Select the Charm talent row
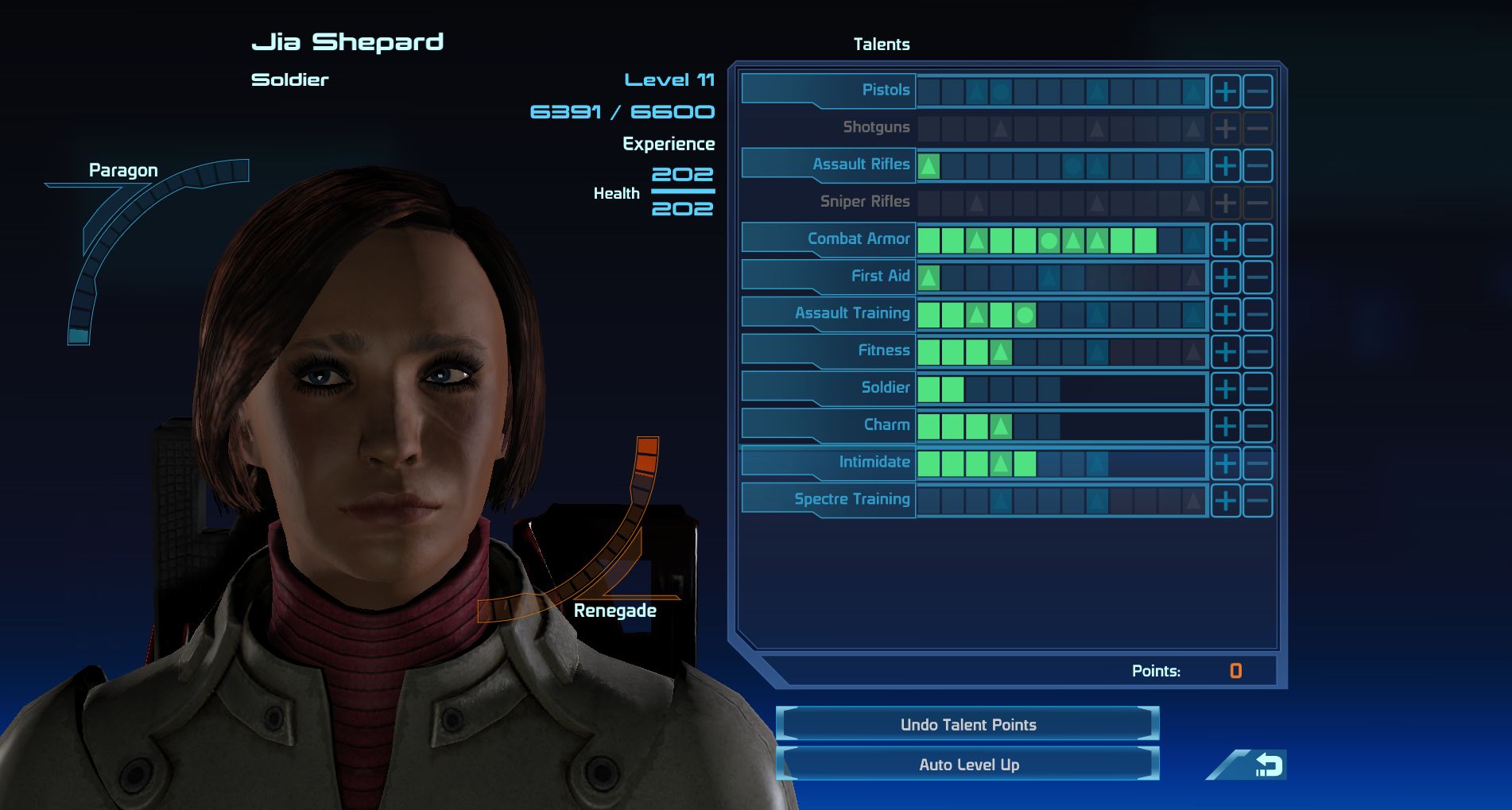Image resolution: width=1512 pixels, height=810 pixels. click(x=886, y=424)
